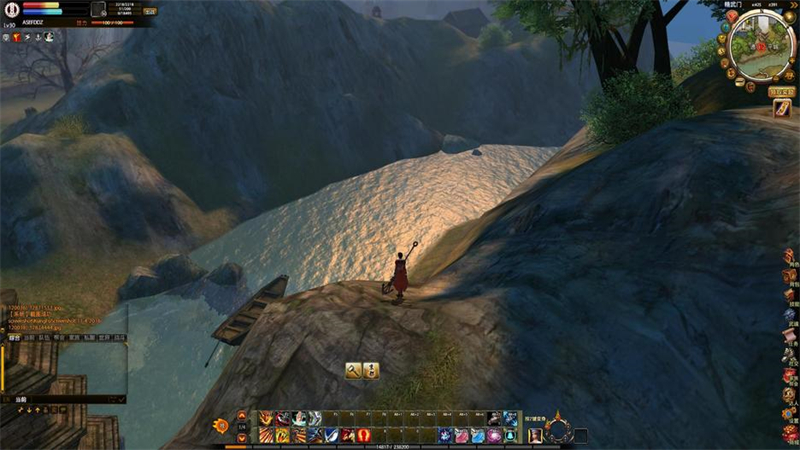Select the first chat channel tab
Screen dimensions: 800x450
click(x=13, y=338)
